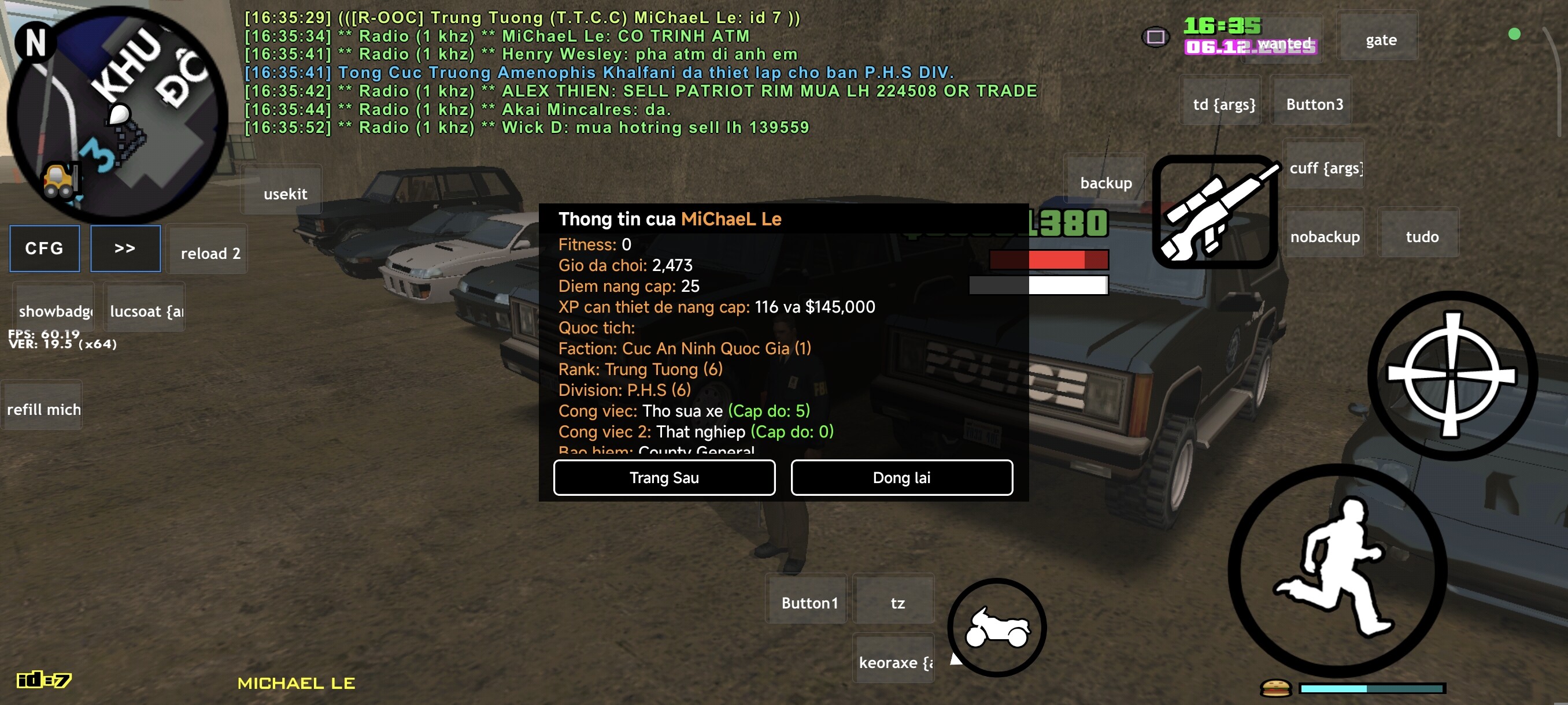Screen dimensions: 1568x705
Task: Select the sniper rifle weapon icon
Action: tap(1215, 210)
